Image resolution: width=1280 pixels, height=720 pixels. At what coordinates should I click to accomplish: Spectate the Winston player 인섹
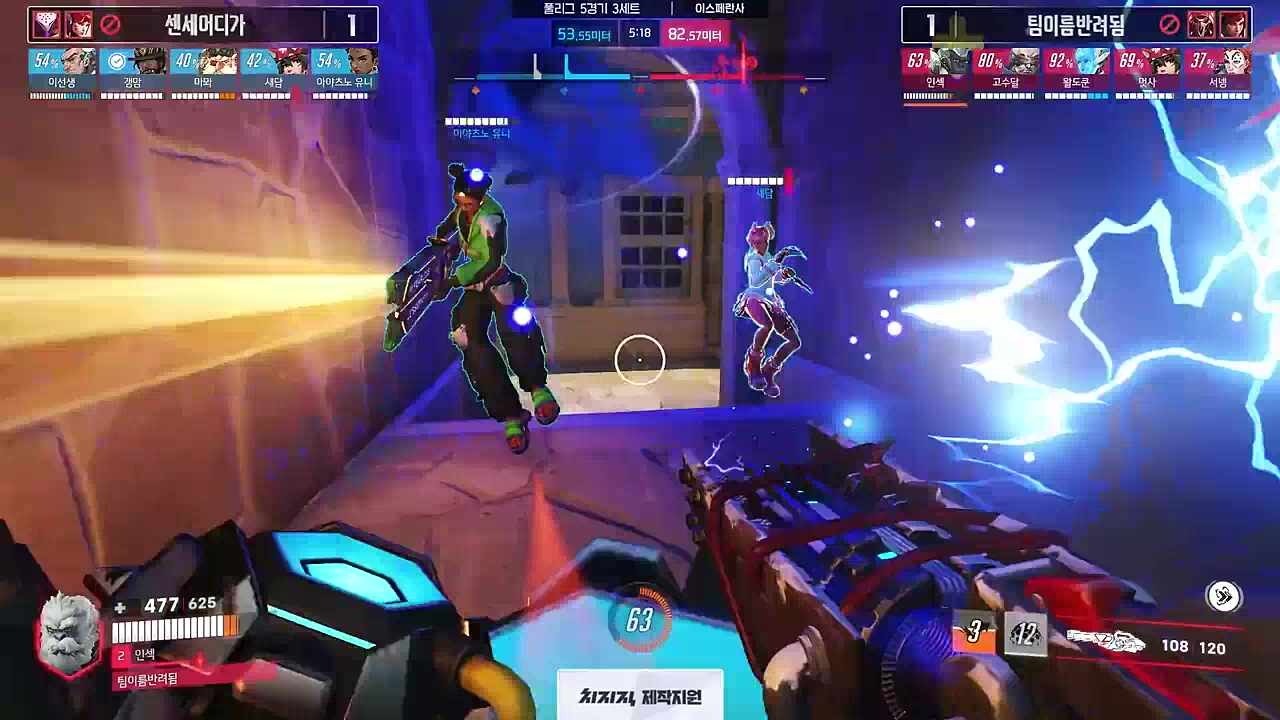point(936,70)
